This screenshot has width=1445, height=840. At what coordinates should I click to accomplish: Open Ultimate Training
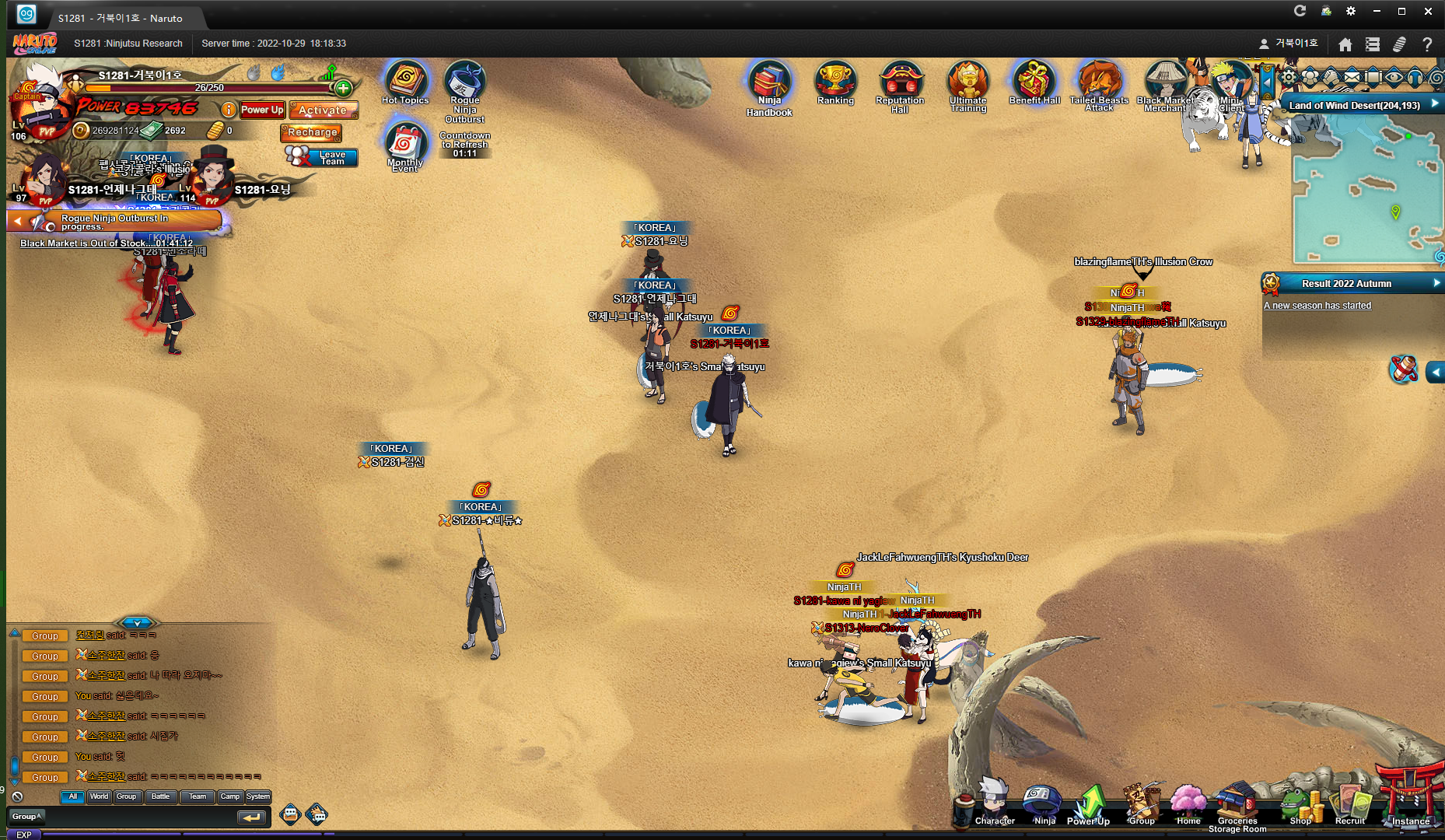point(967,82)
